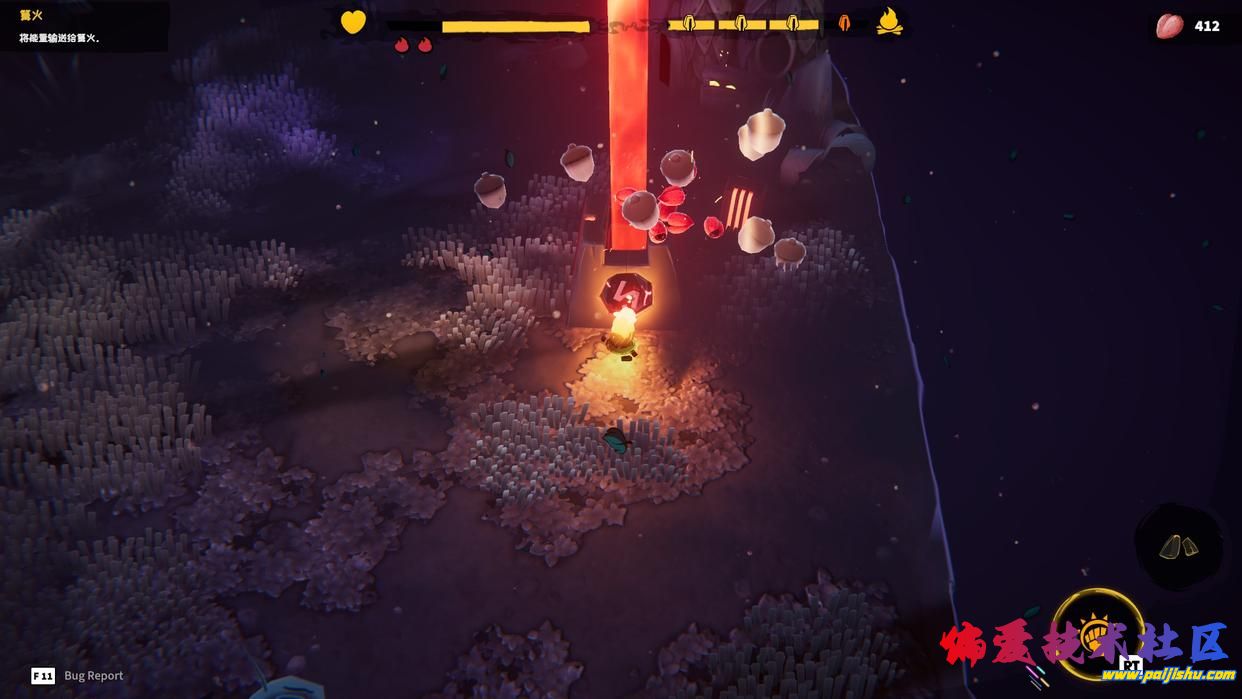
Task: Select the campfire icon on the energy bar
Action: [889, 21]
